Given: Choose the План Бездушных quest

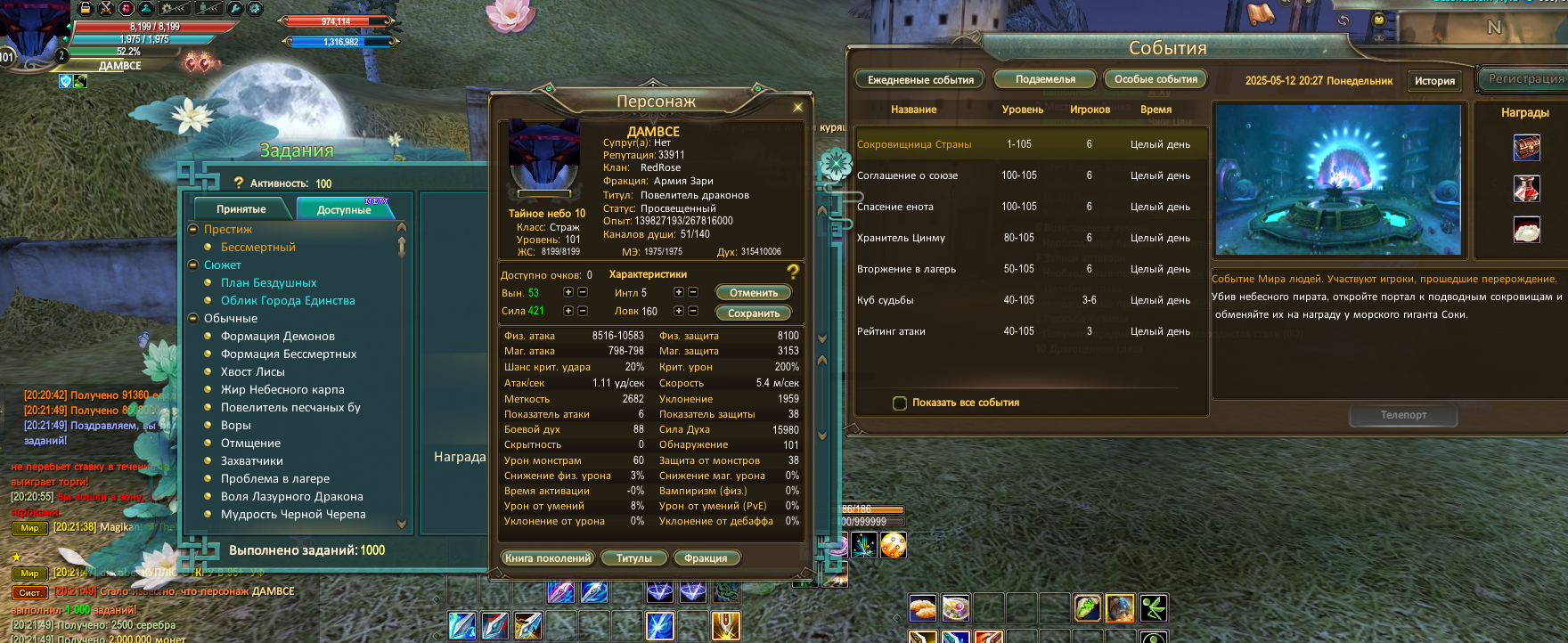Looking at the screenshot, I should coord(268,283).
